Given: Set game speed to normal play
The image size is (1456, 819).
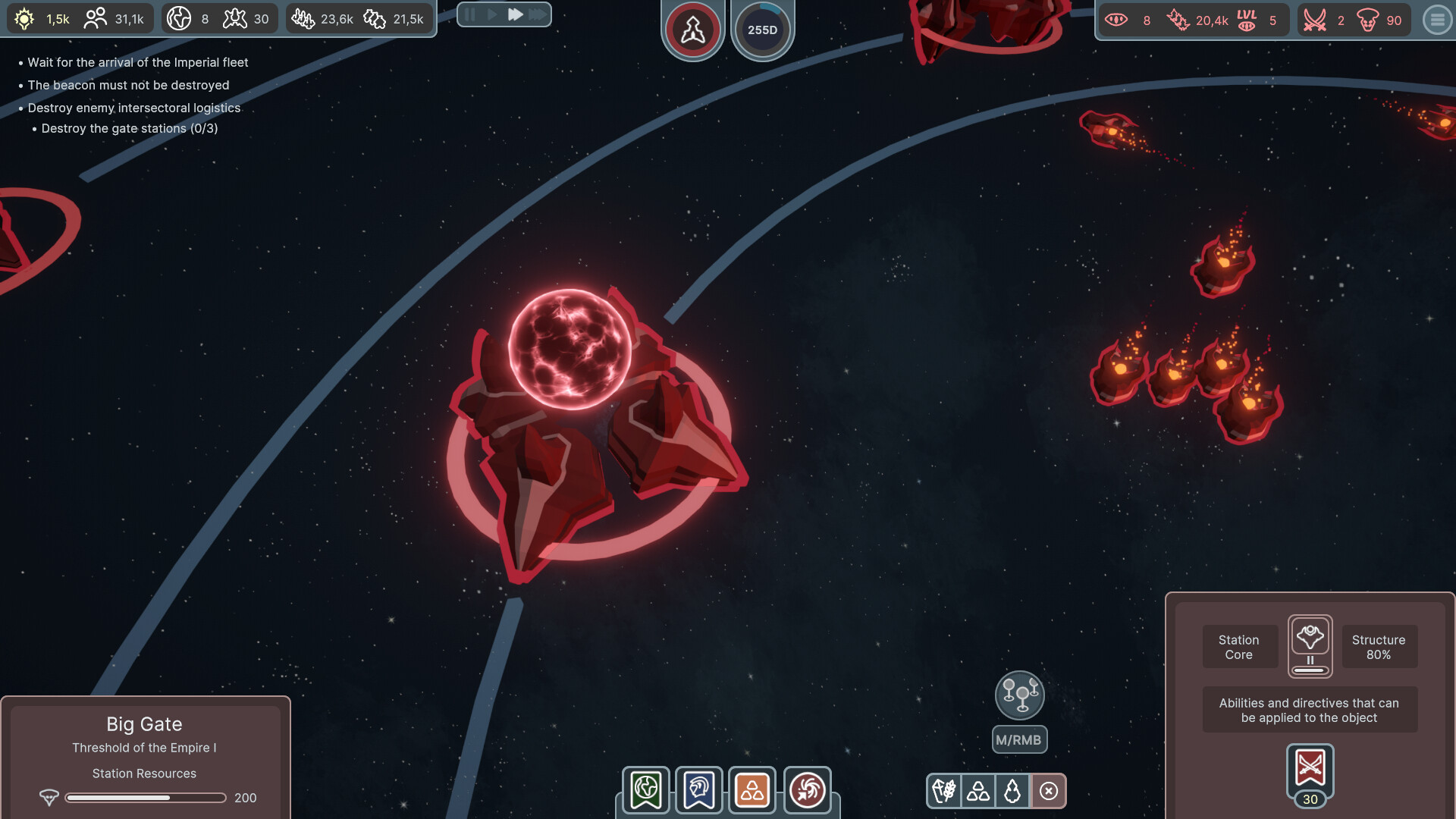Looking at the screenshot, I should click(492, 14).
